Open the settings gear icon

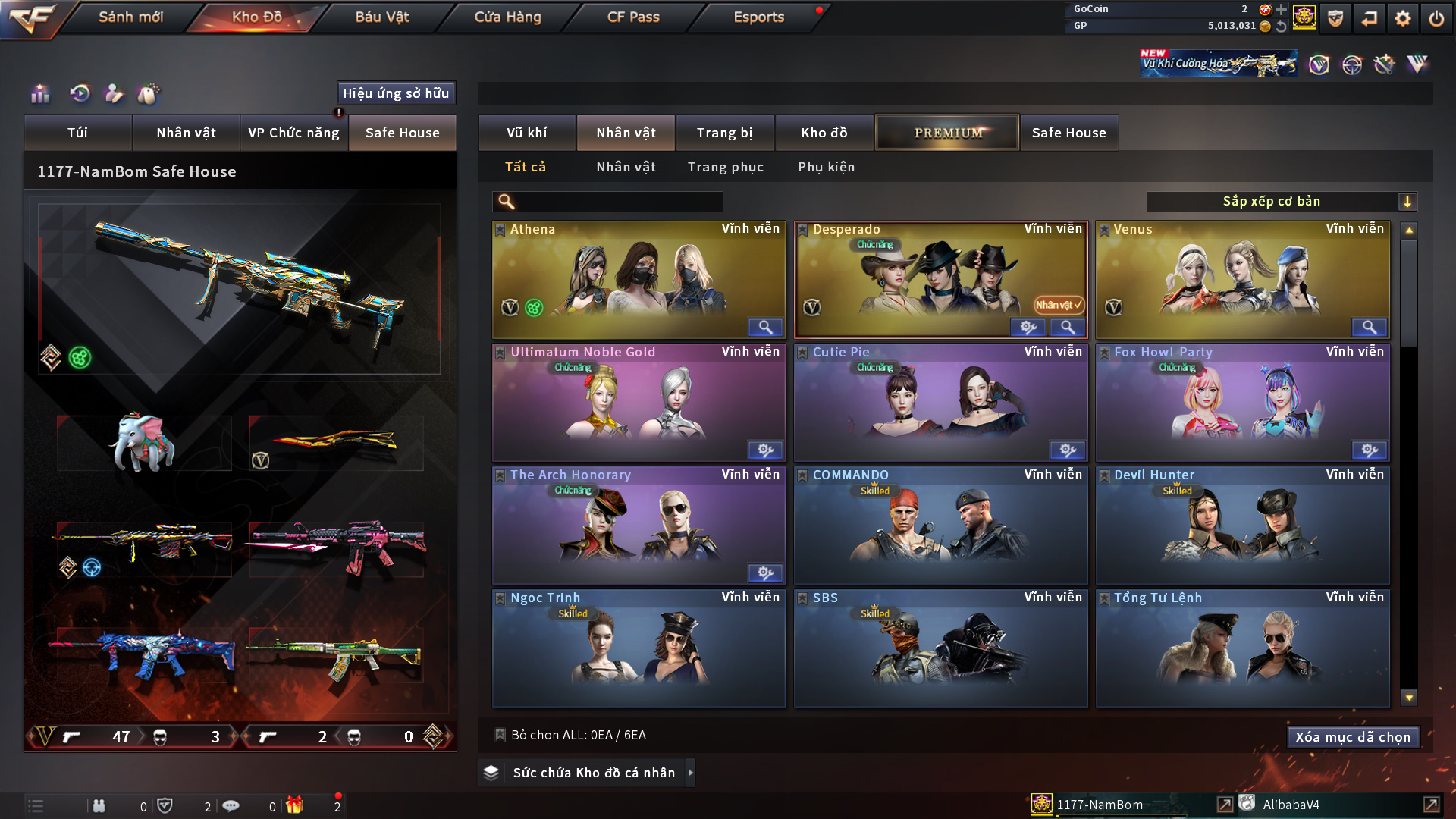point(1403,18)
